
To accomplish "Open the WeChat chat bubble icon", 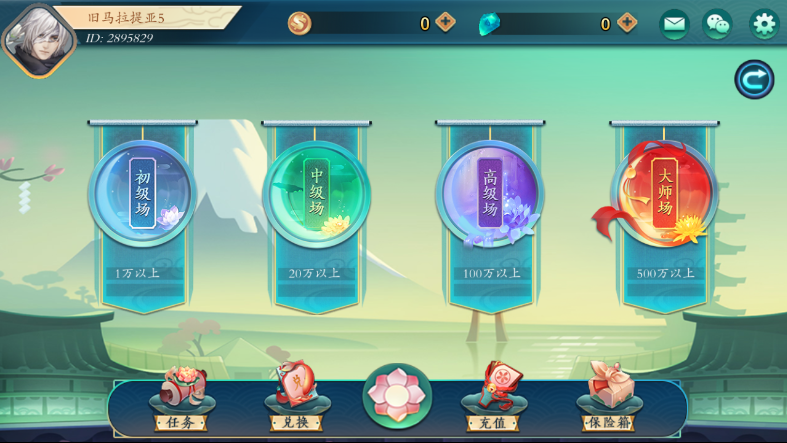I will (x=717, y=24).
